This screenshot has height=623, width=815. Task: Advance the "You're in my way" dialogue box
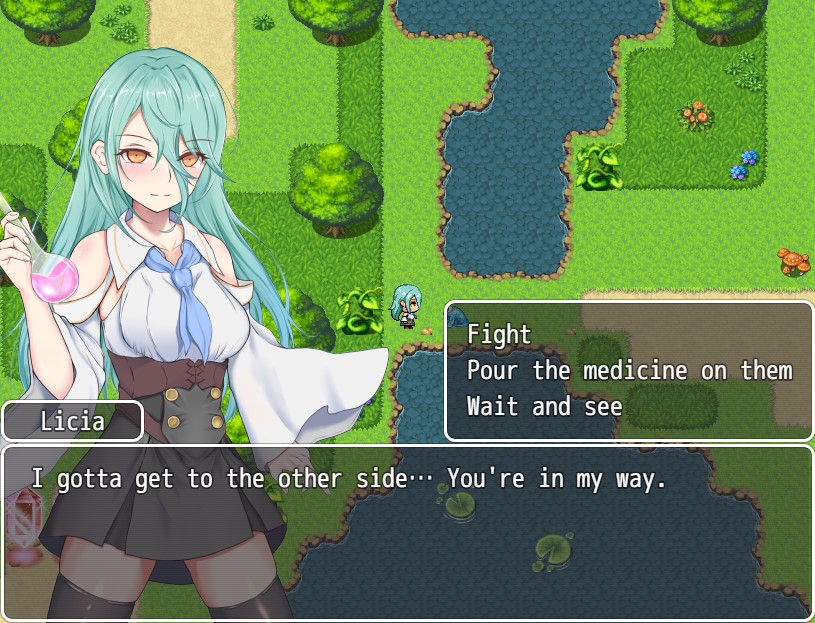pos(407,531)
